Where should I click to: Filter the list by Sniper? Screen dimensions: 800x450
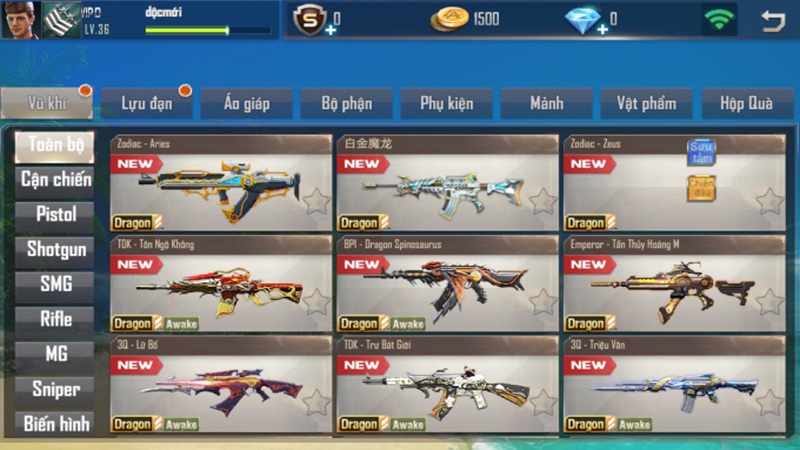coord(55,388)
